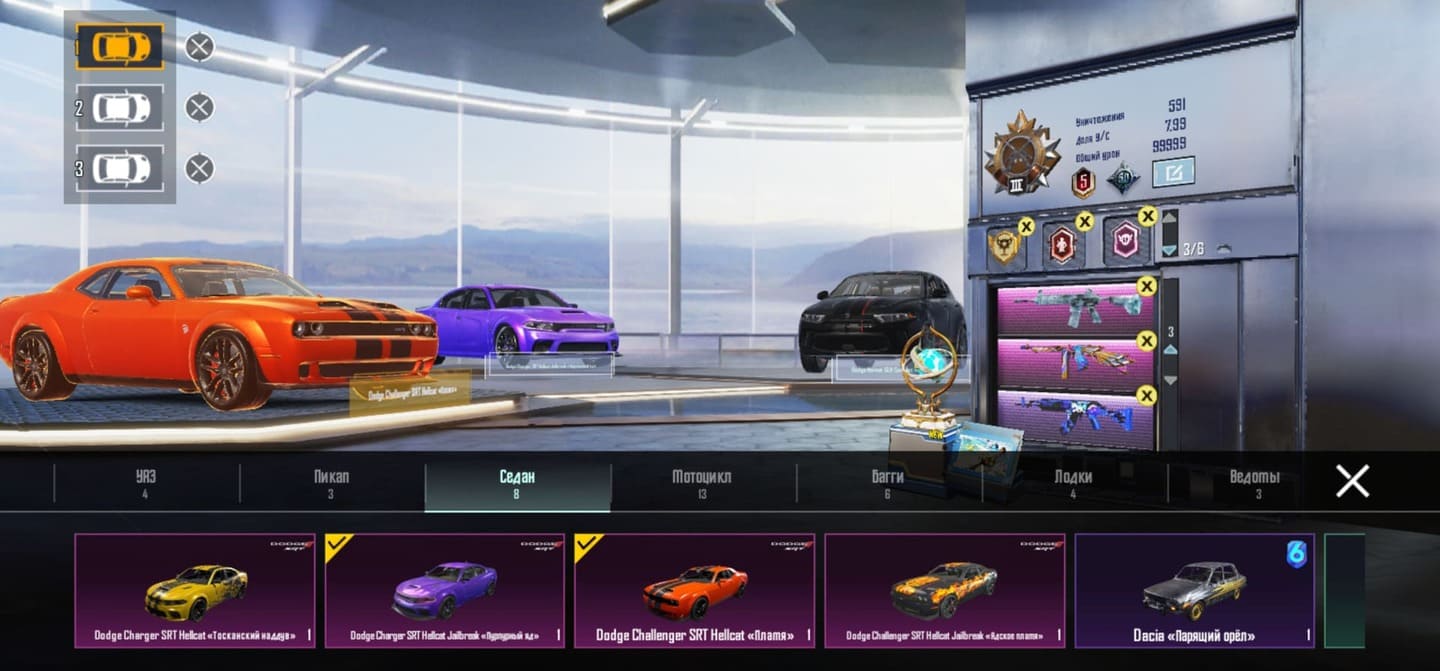Choose the purple Dodge Charger Hellcat Jailbreak card
Viewport: 1440px width, 671px height.
pyautogui.click(x=445, y=590)
